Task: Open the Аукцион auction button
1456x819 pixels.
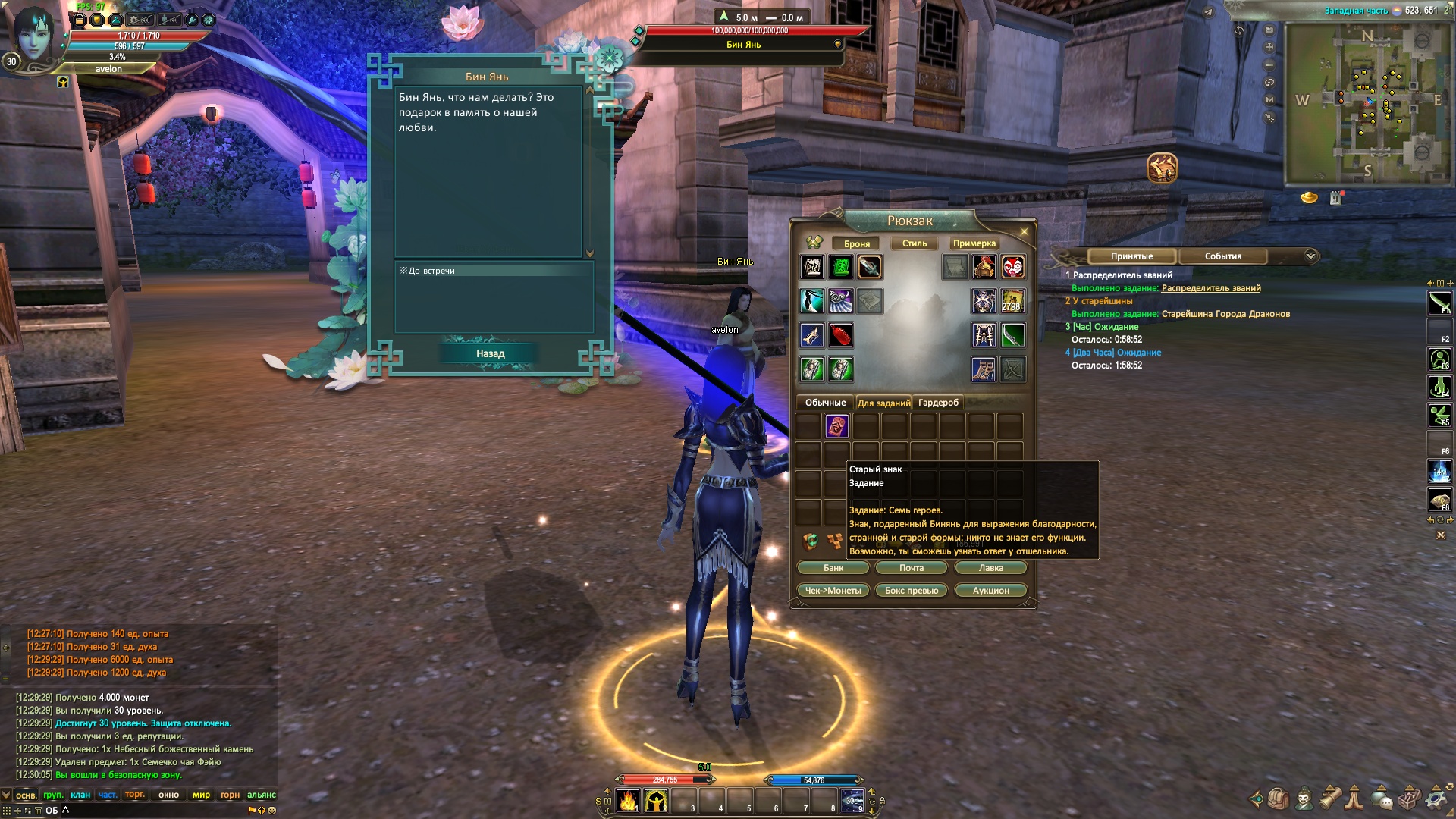Action: [x=990, y=591]
